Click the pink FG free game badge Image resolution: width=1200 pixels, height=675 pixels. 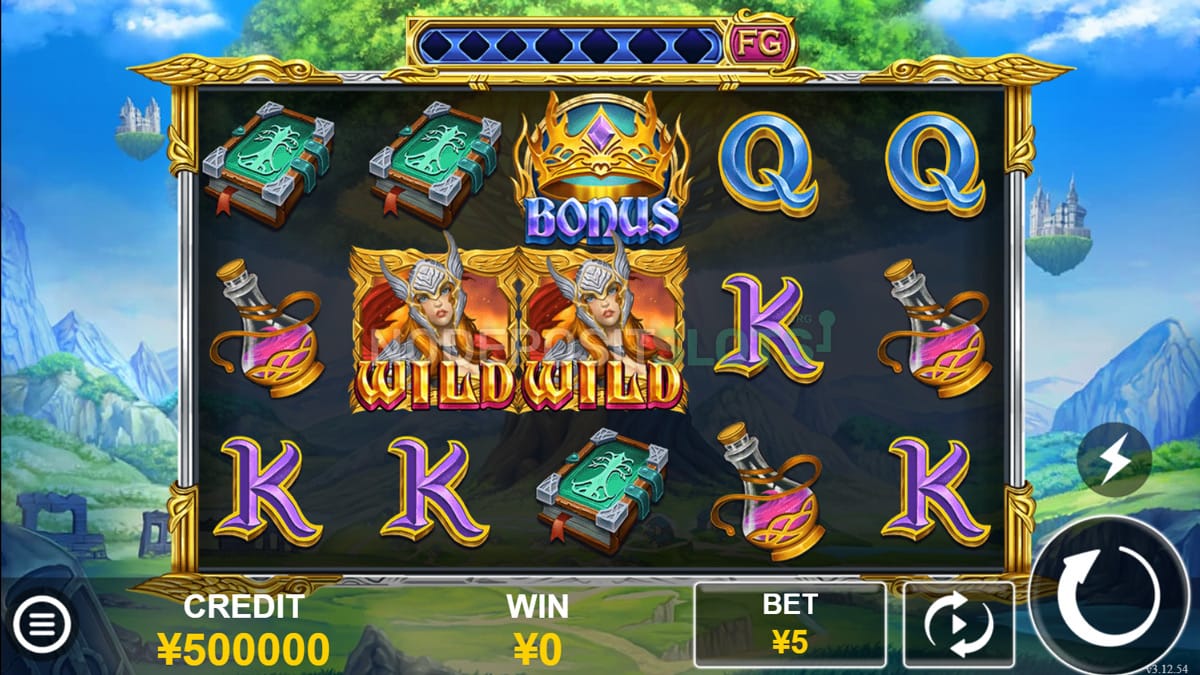[761, 42]
